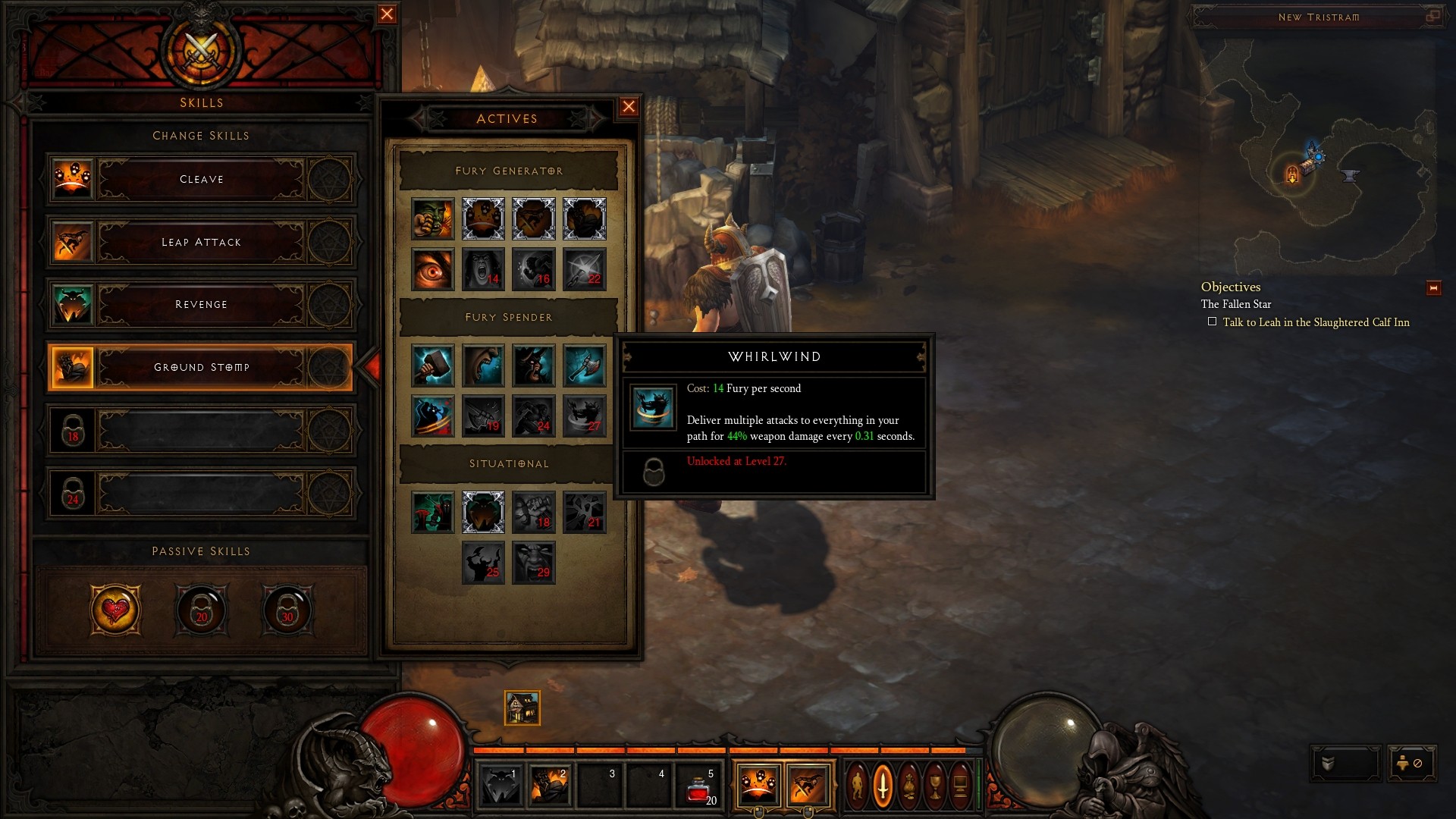Screen dimensions: 1456x819
Task: Select the Ground Stomp skill slot
Action: 201,368
